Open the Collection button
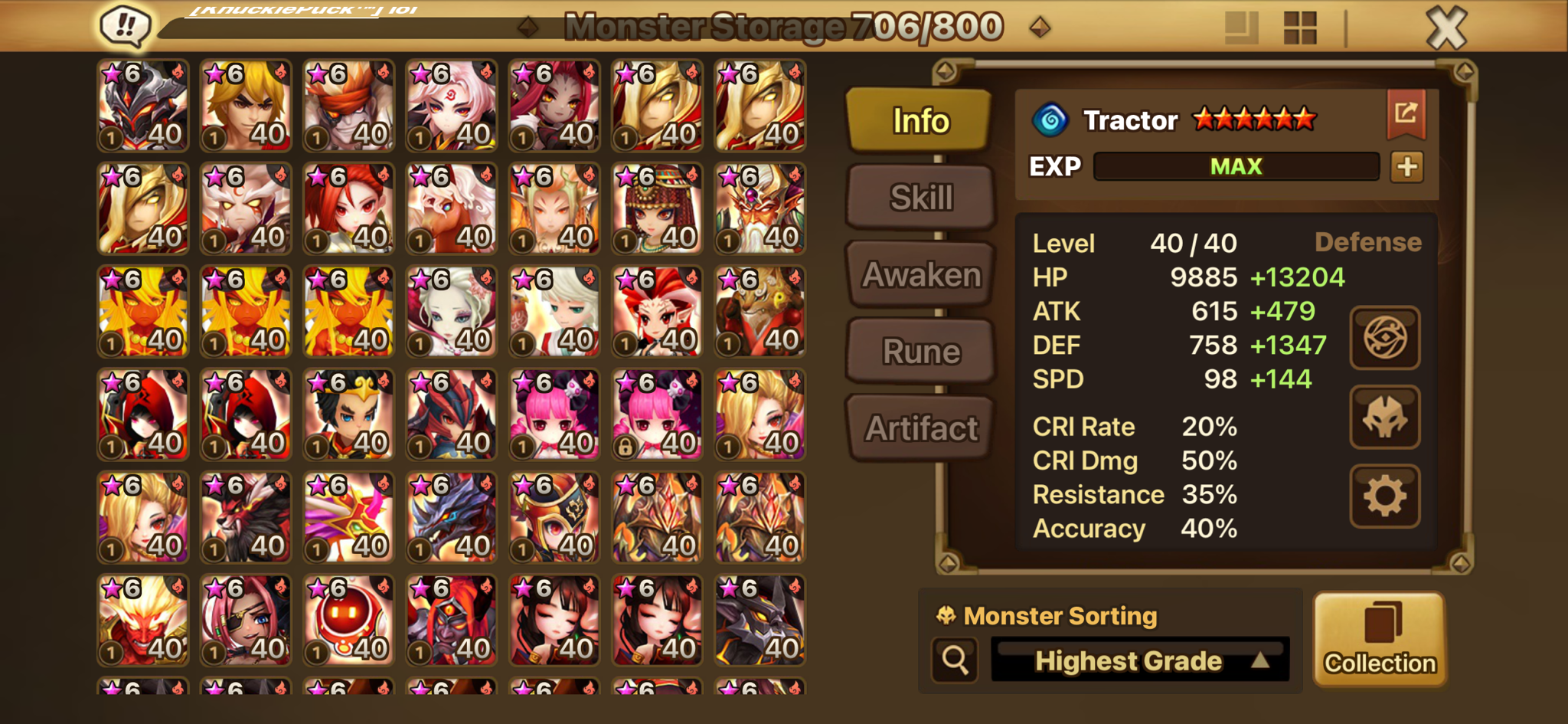Viewport: 1568px width, 724px height. 1380,639
